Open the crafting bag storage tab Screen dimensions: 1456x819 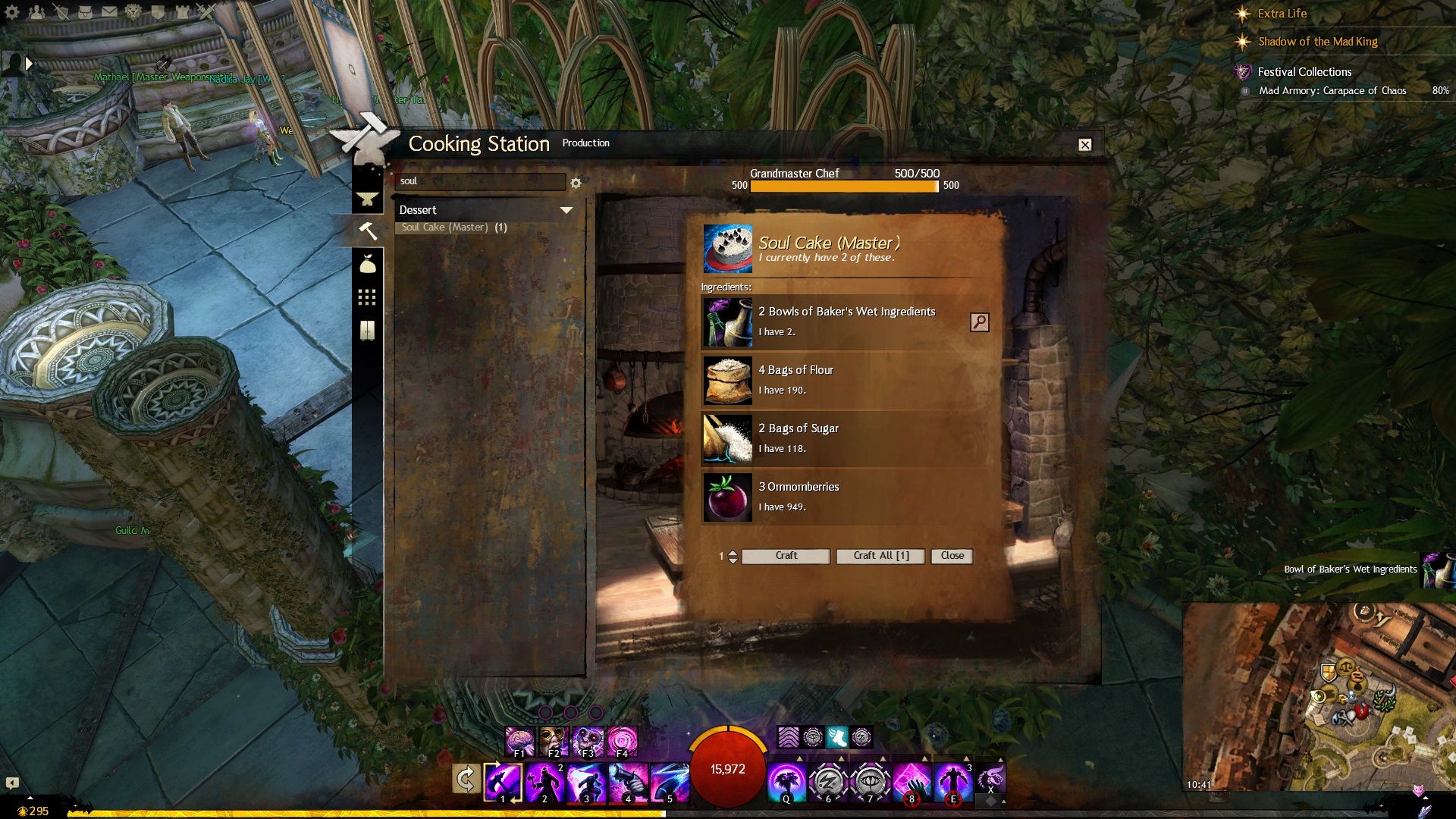(x=368, y=264)
